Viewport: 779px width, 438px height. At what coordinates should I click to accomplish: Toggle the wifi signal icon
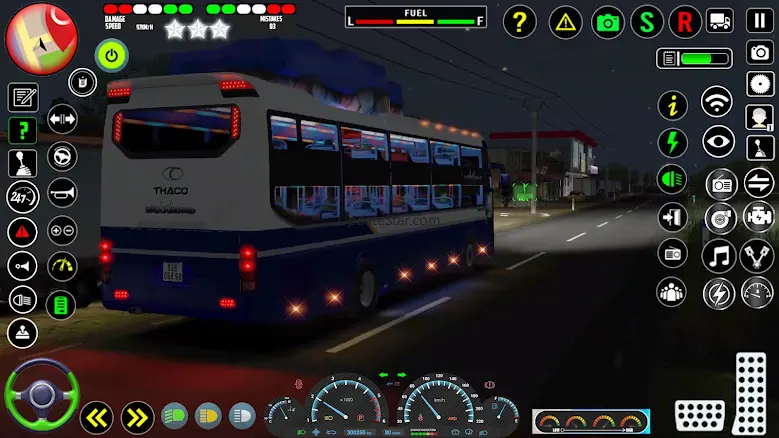tap(716, 101)
